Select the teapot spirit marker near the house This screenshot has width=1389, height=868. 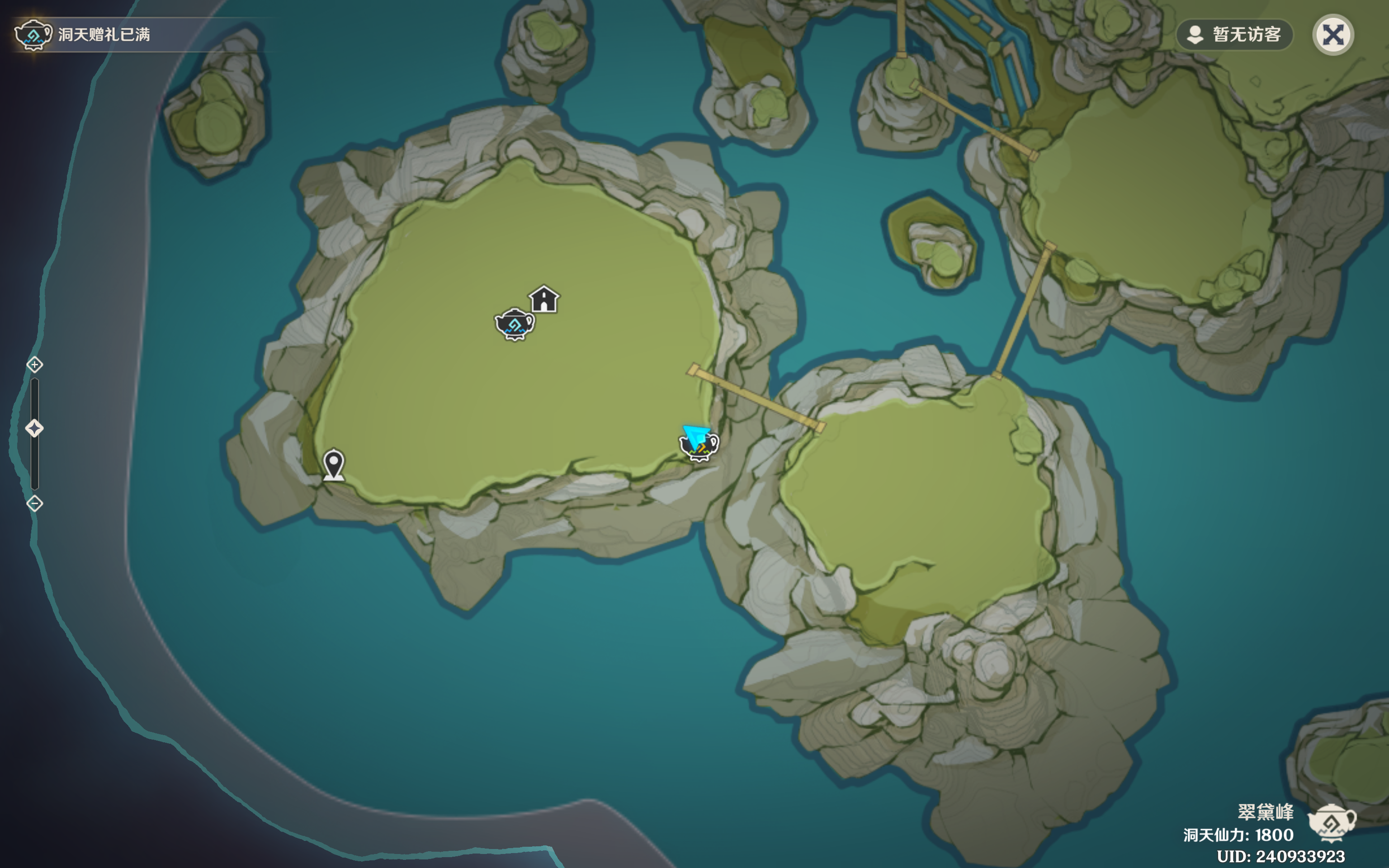tap(514, 325)
